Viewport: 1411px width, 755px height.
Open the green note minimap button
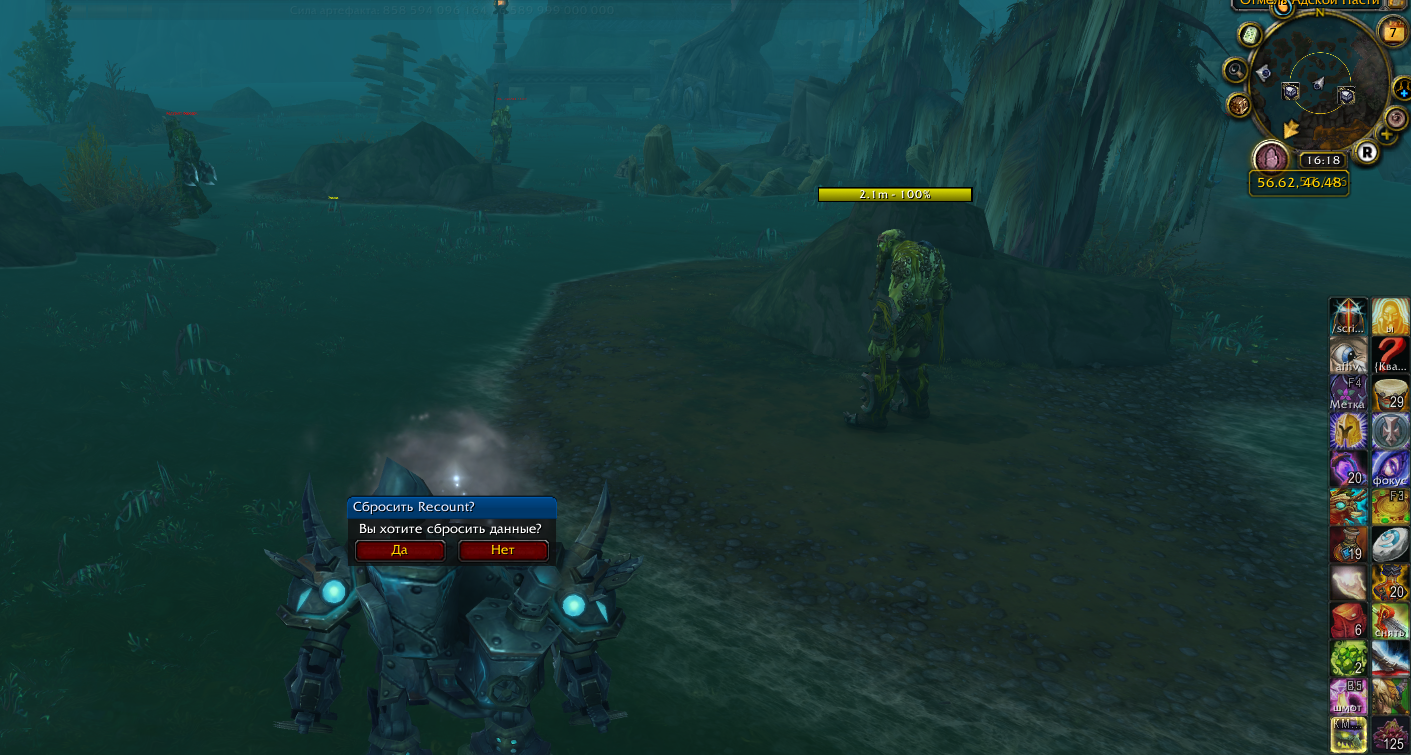pos(1250,35)
